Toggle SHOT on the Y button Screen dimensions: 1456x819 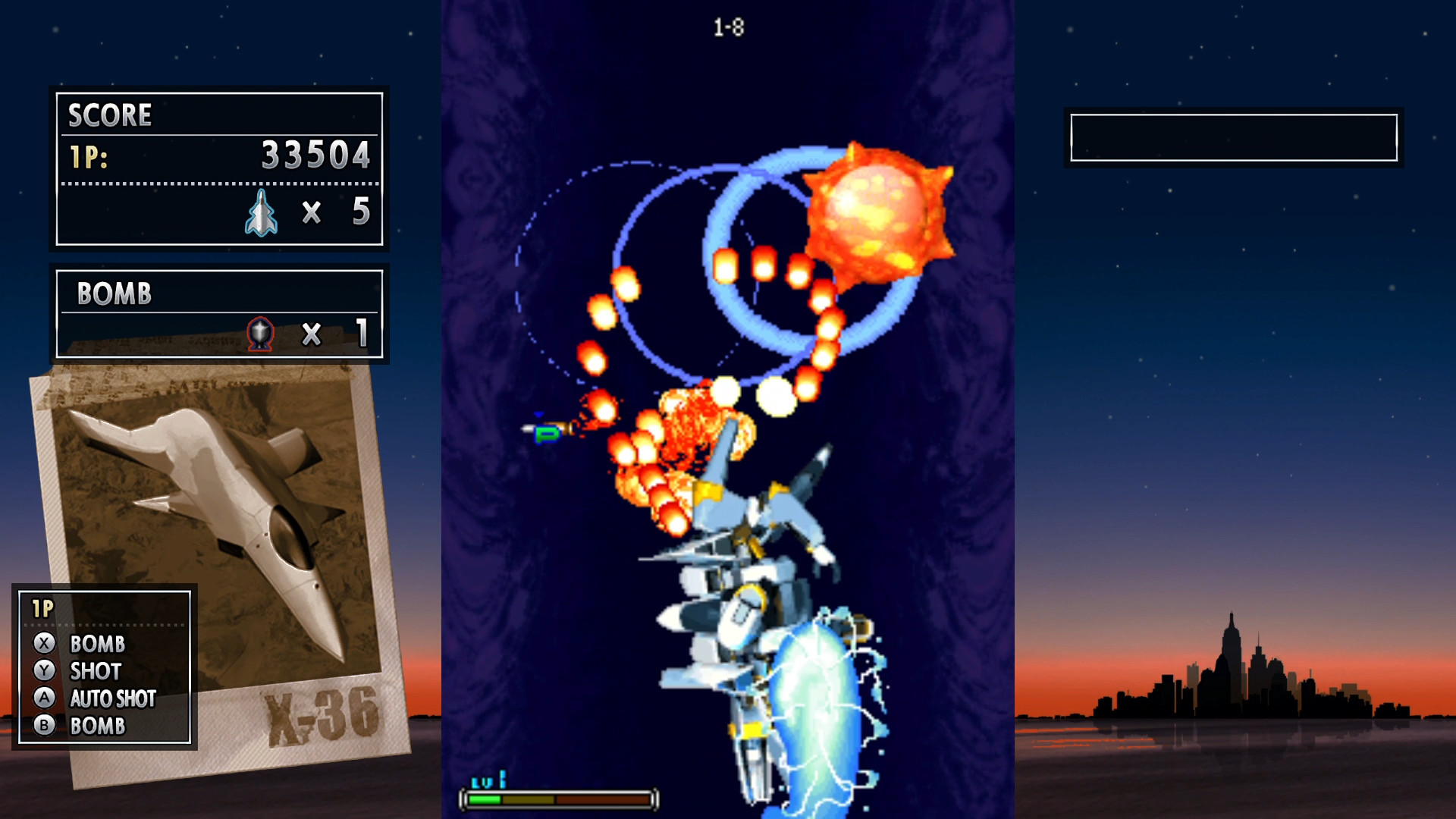pos(96,672)
